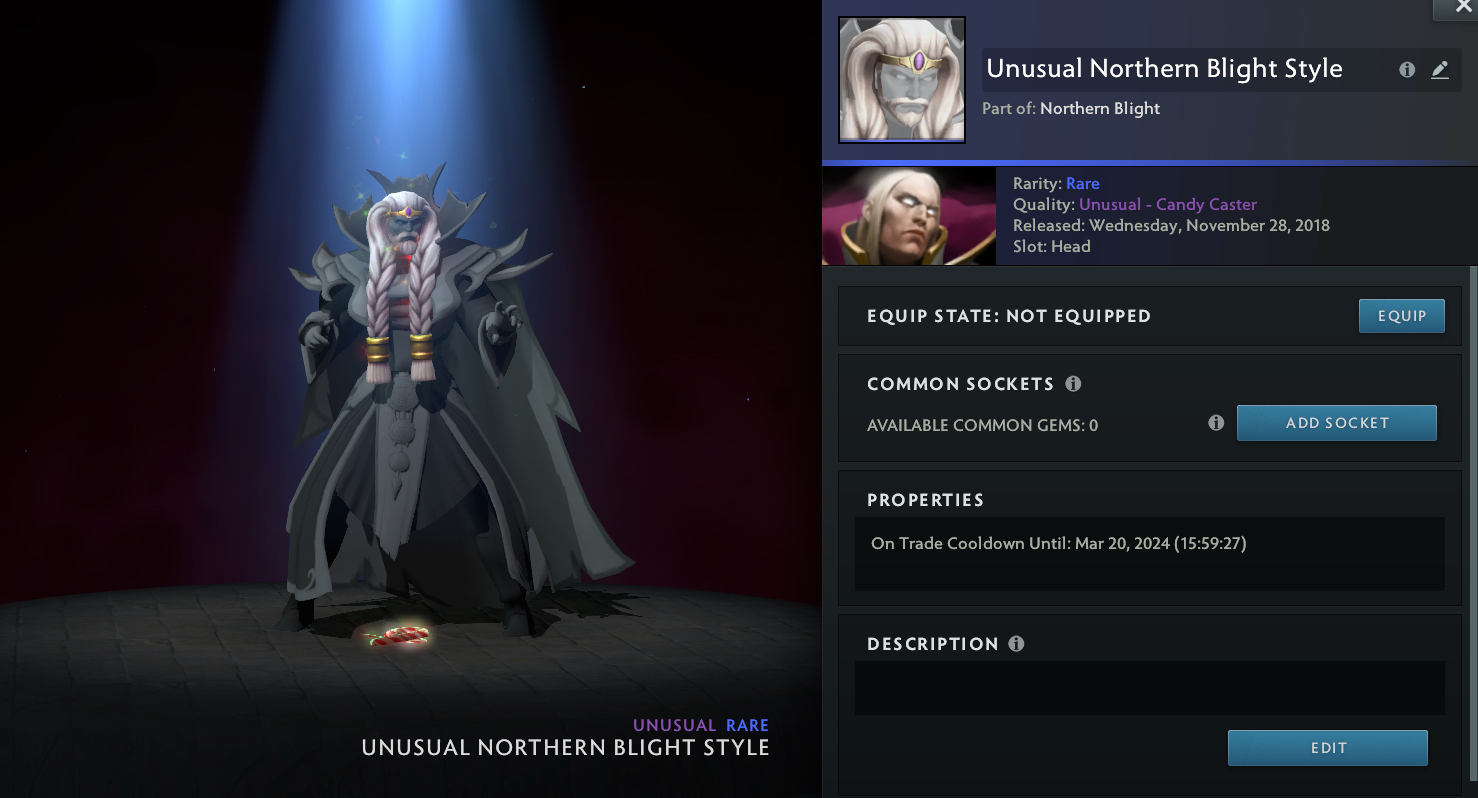Open the Description info tooltip

tap(1016, 644)
